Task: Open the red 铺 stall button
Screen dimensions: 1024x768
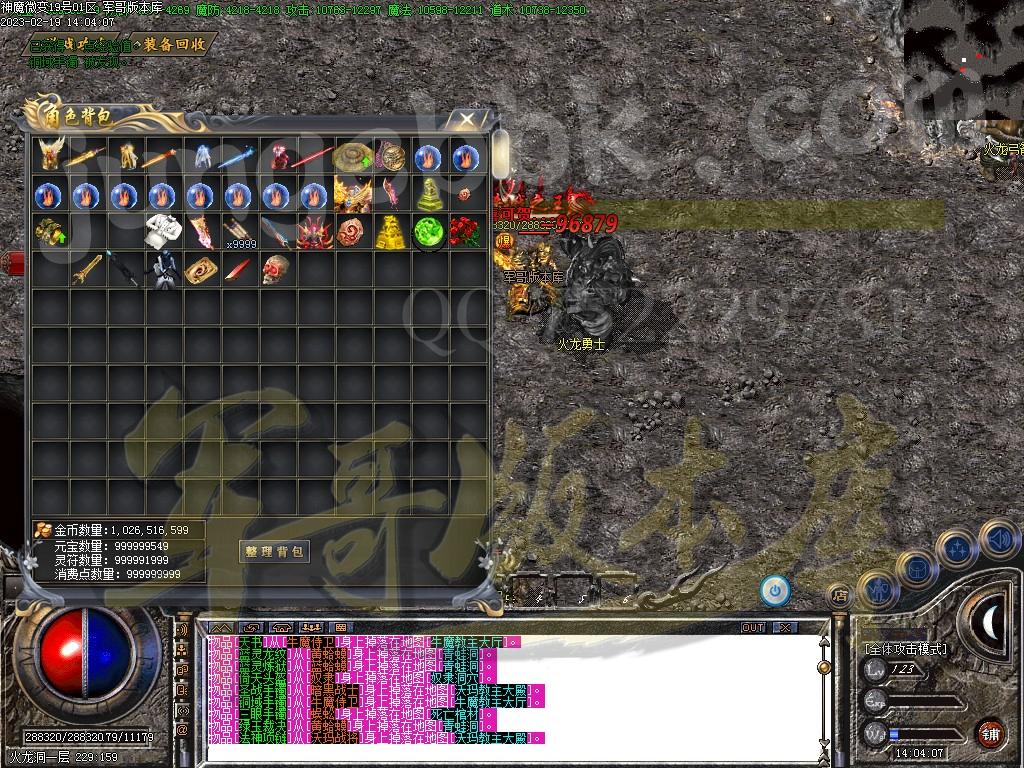Action: coord(990,733)
